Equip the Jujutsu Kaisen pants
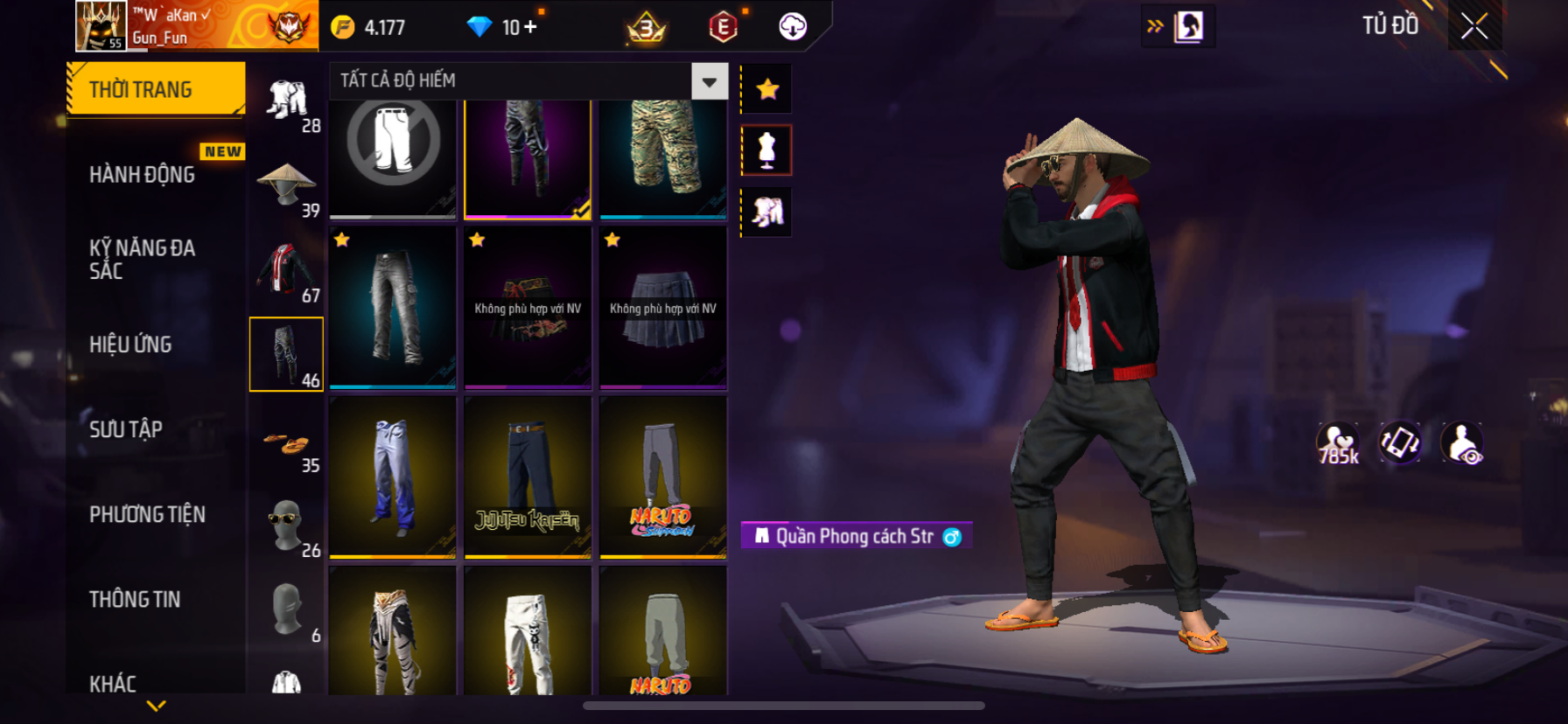Viewport: 1568px width, 724px height. pyautogui.click(x=528, y=477)
